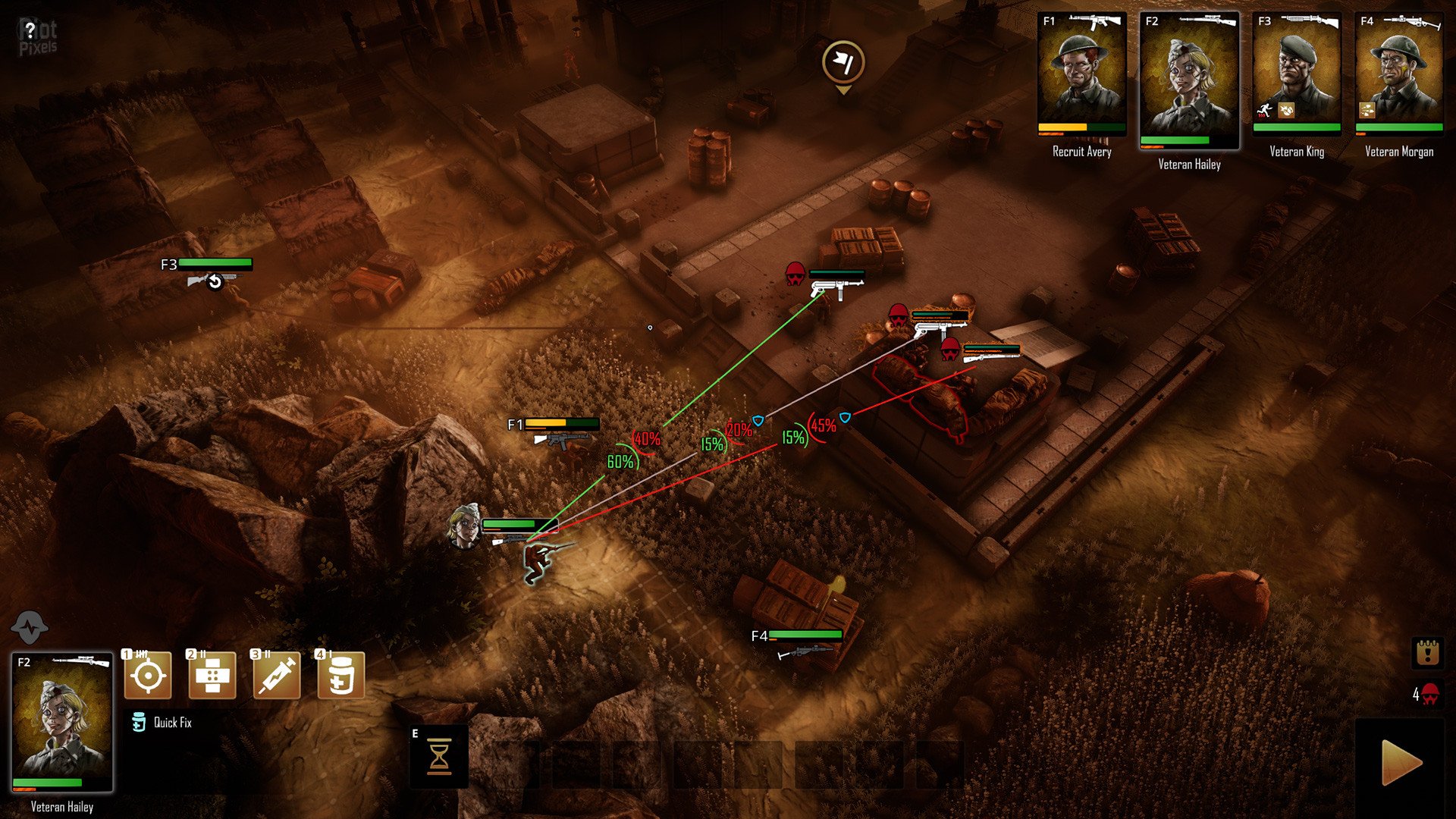Click the hourglass wait action

439,757
